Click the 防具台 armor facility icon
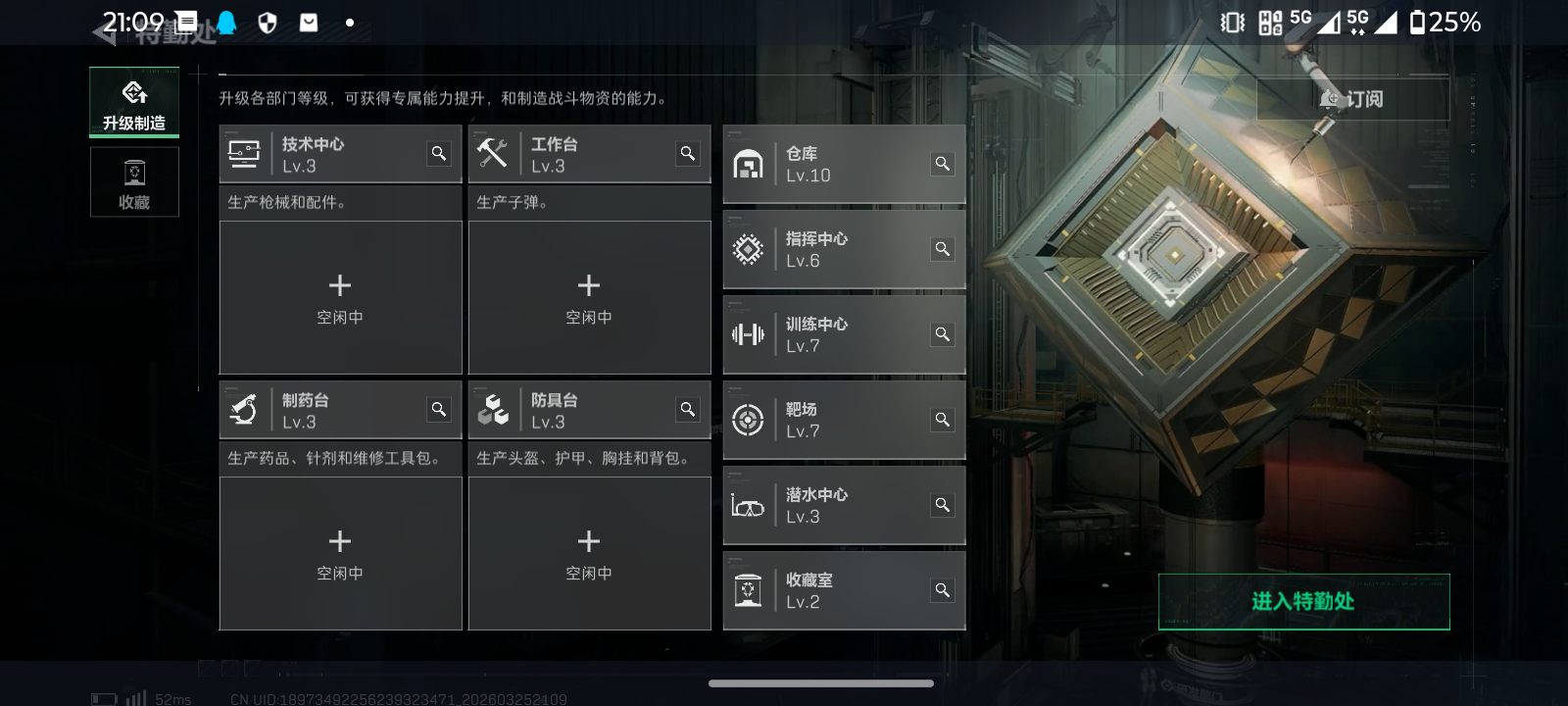The height and width of the screenshot is (706, 1568). click(494, 409)
